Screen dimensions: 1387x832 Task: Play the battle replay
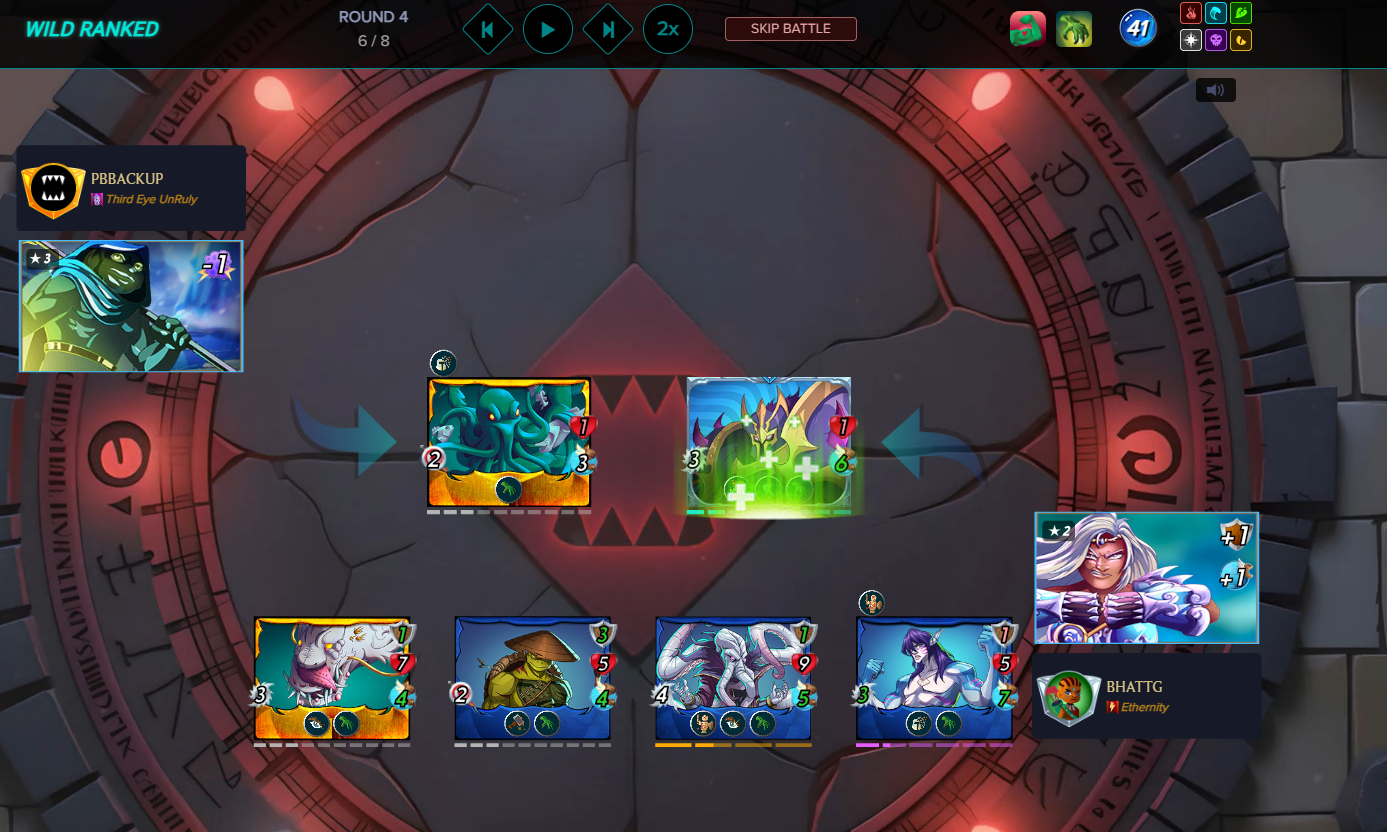click(x=547, y=30)
